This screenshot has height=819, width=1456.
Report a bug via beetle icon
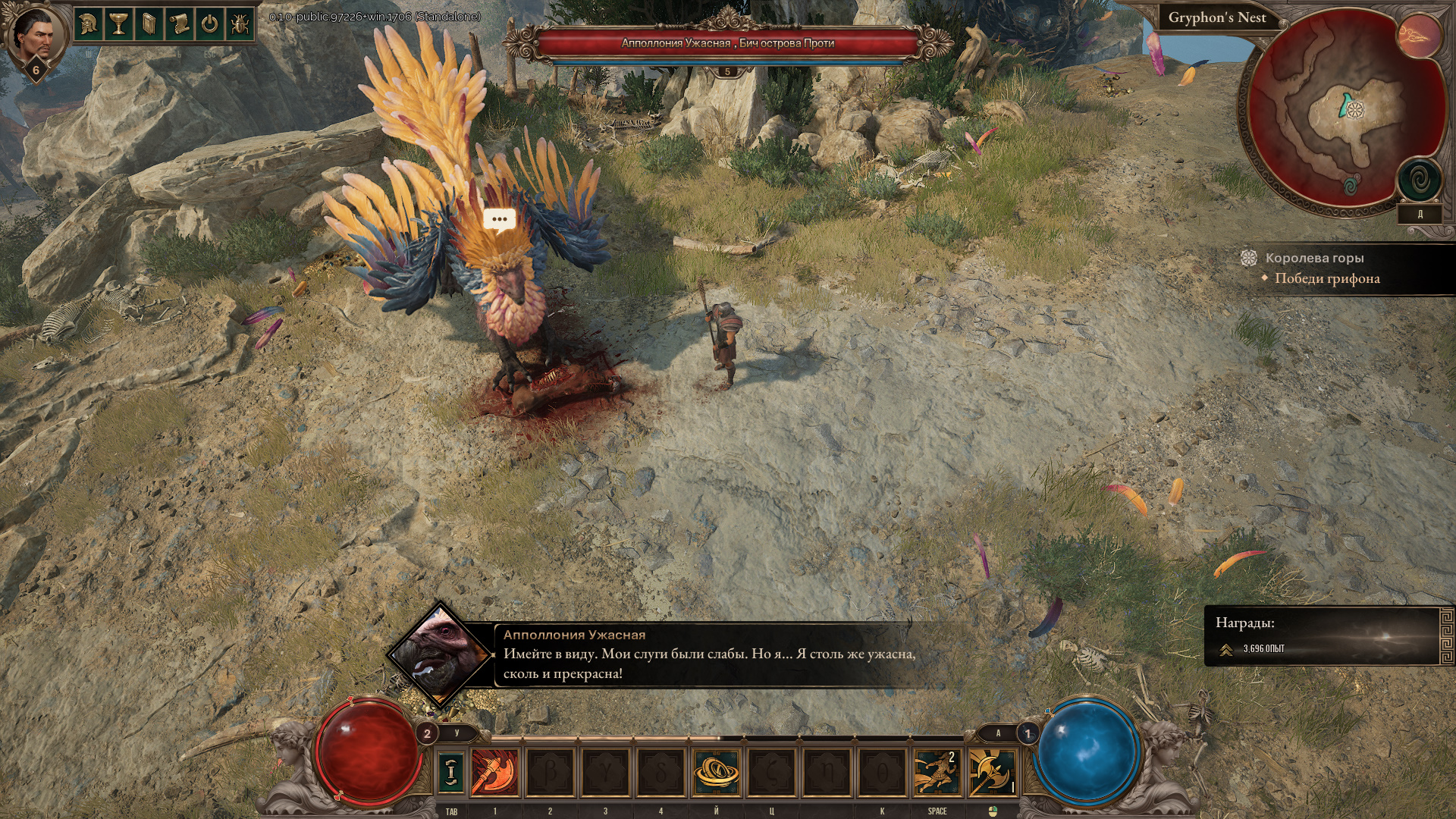240,24
